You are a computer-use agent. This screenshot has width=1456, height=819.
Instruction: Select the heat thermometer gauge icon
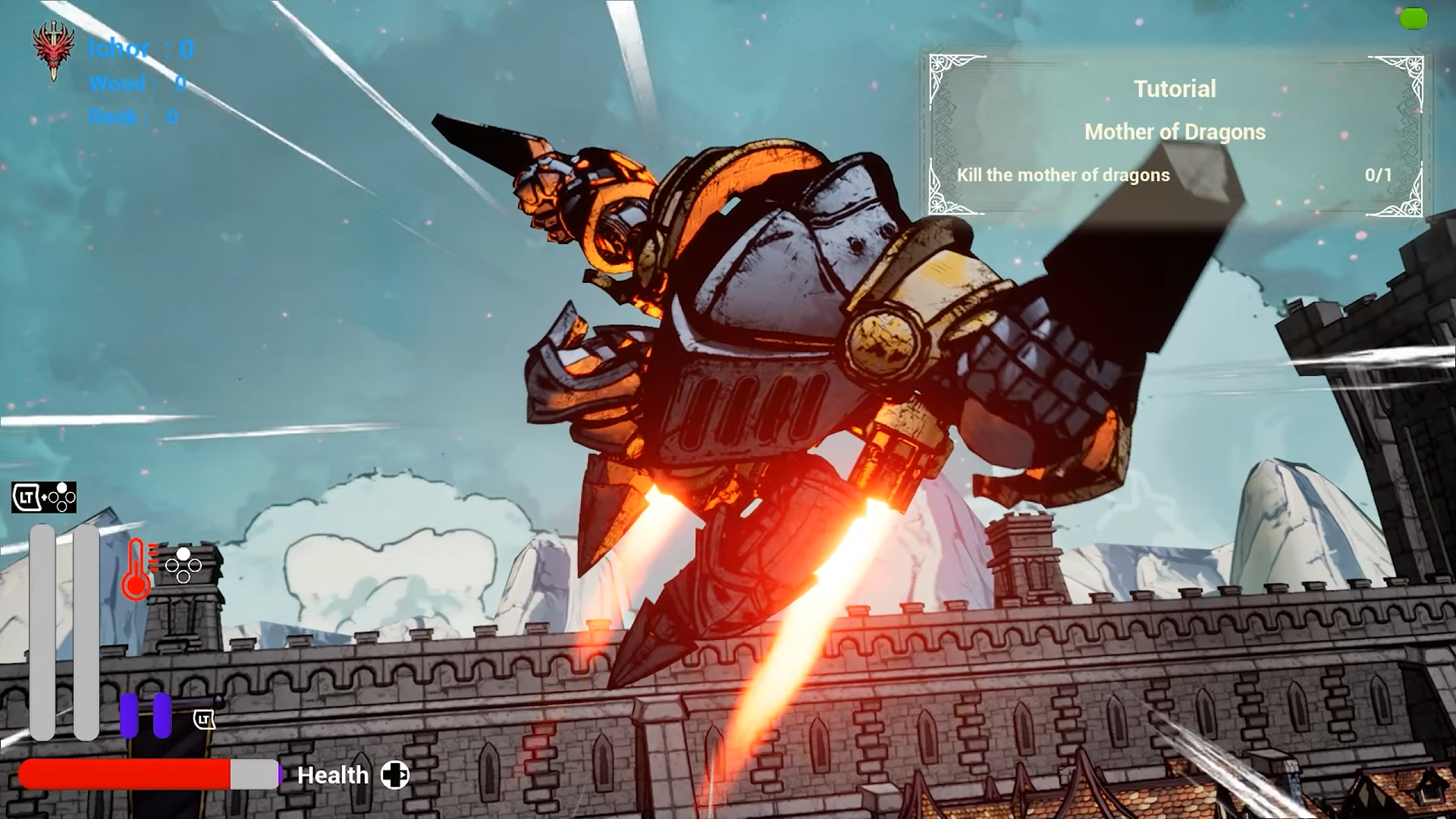click(137, 567)
